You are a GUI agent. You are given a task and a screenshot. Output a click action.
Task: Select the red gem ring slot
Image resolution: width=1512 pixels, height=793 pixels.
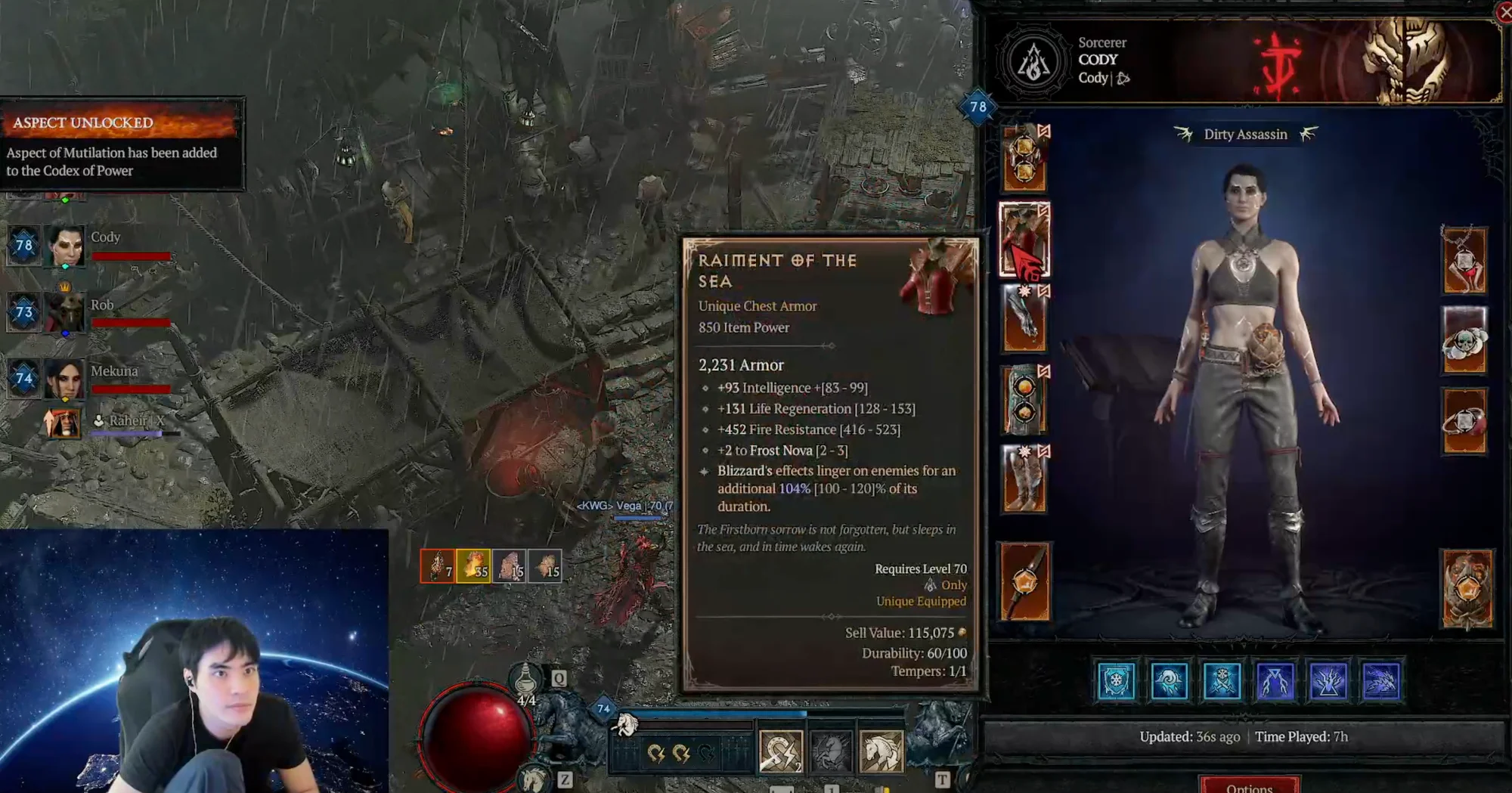[x=1464, y=421]
